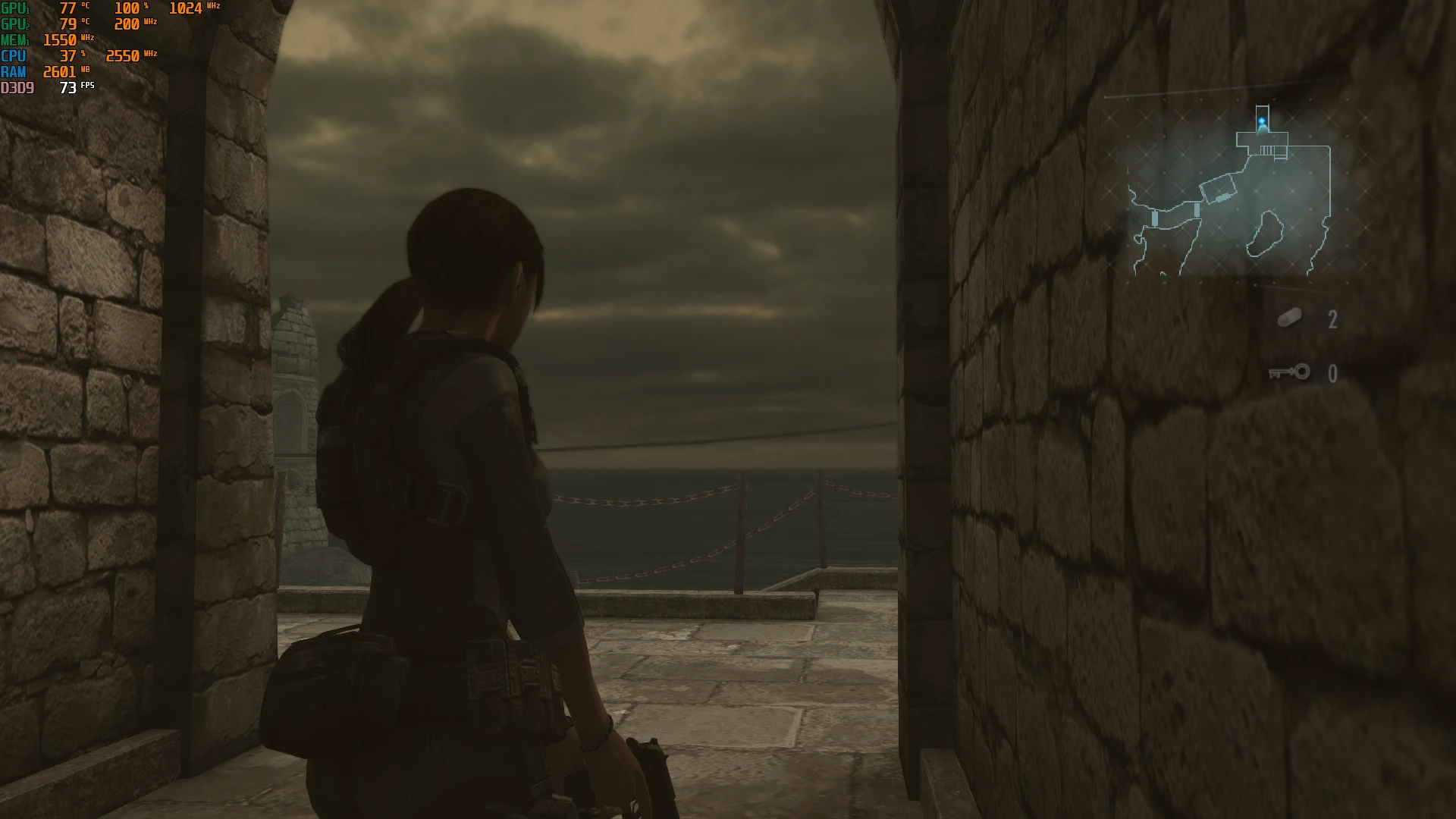1456x819 pixels.
Task: Expand the minimap room at the player position
Action: coord(1263,140)
